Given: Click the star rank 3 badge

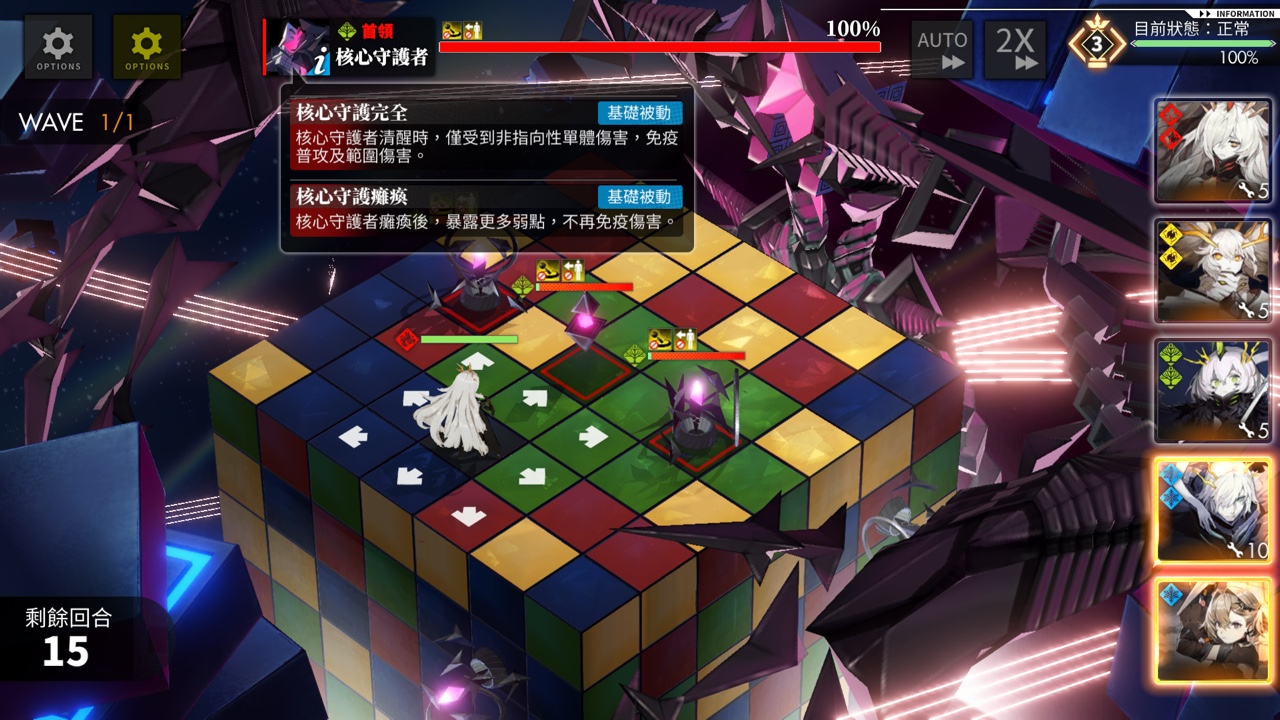Looking at the screenshot, I should point(1096,45).
